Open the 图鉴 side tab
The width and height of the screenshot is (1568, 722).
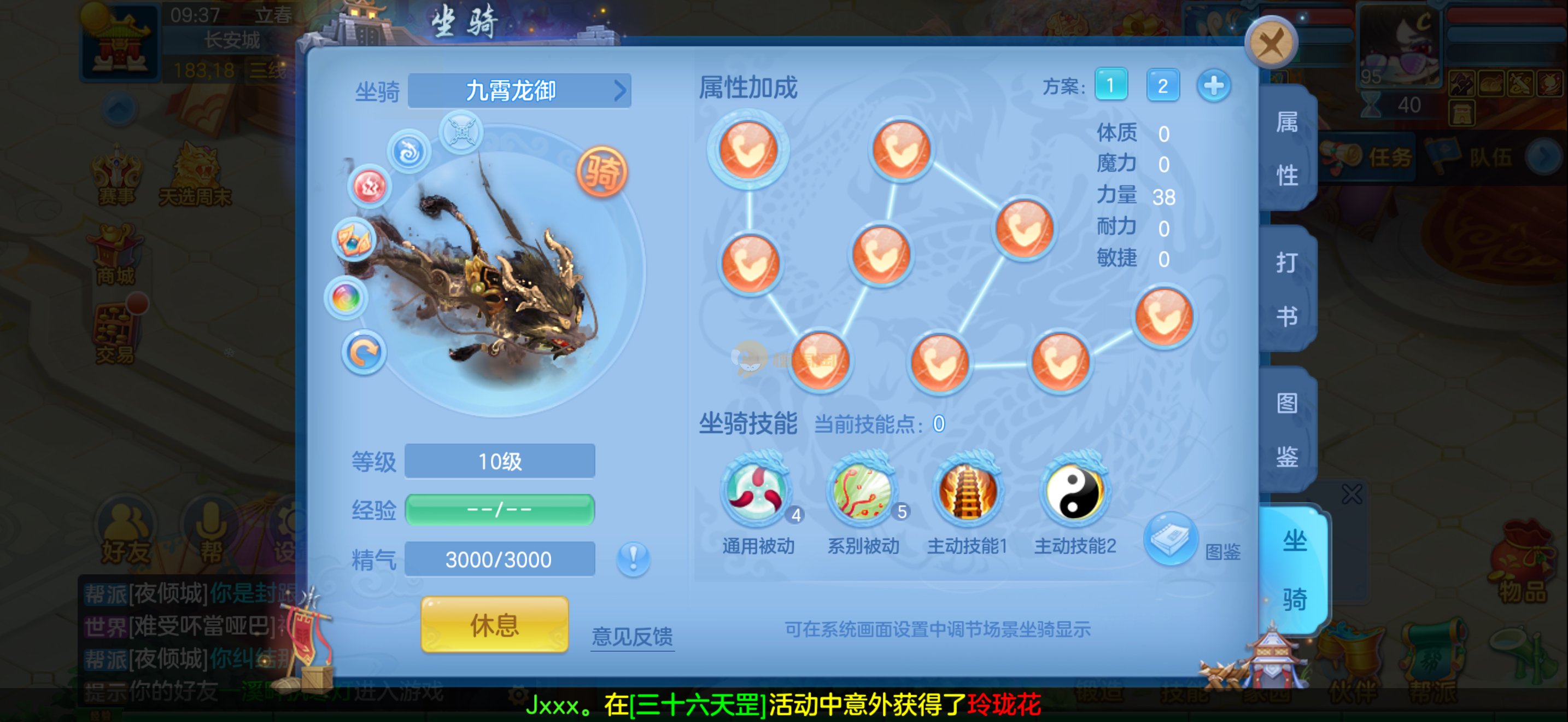[x=1287, y=429]
